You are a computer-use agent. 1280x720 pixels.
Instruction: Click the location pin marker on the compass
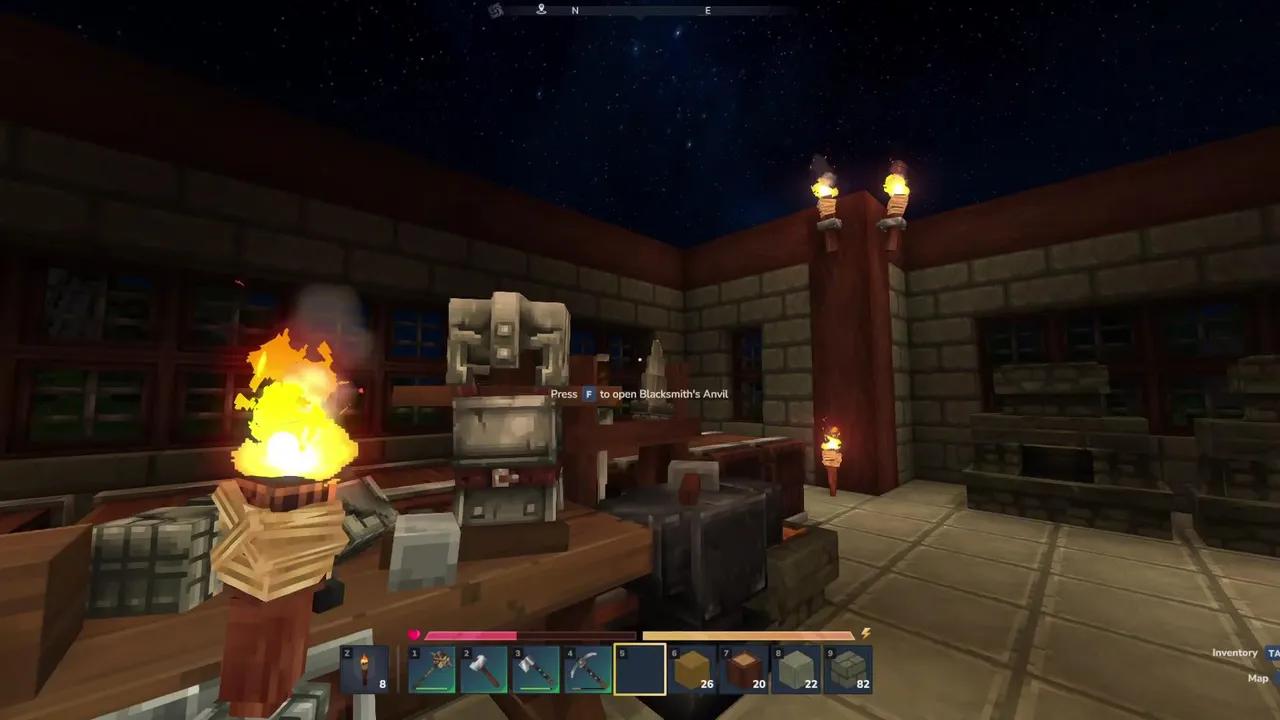click(541, 9)
